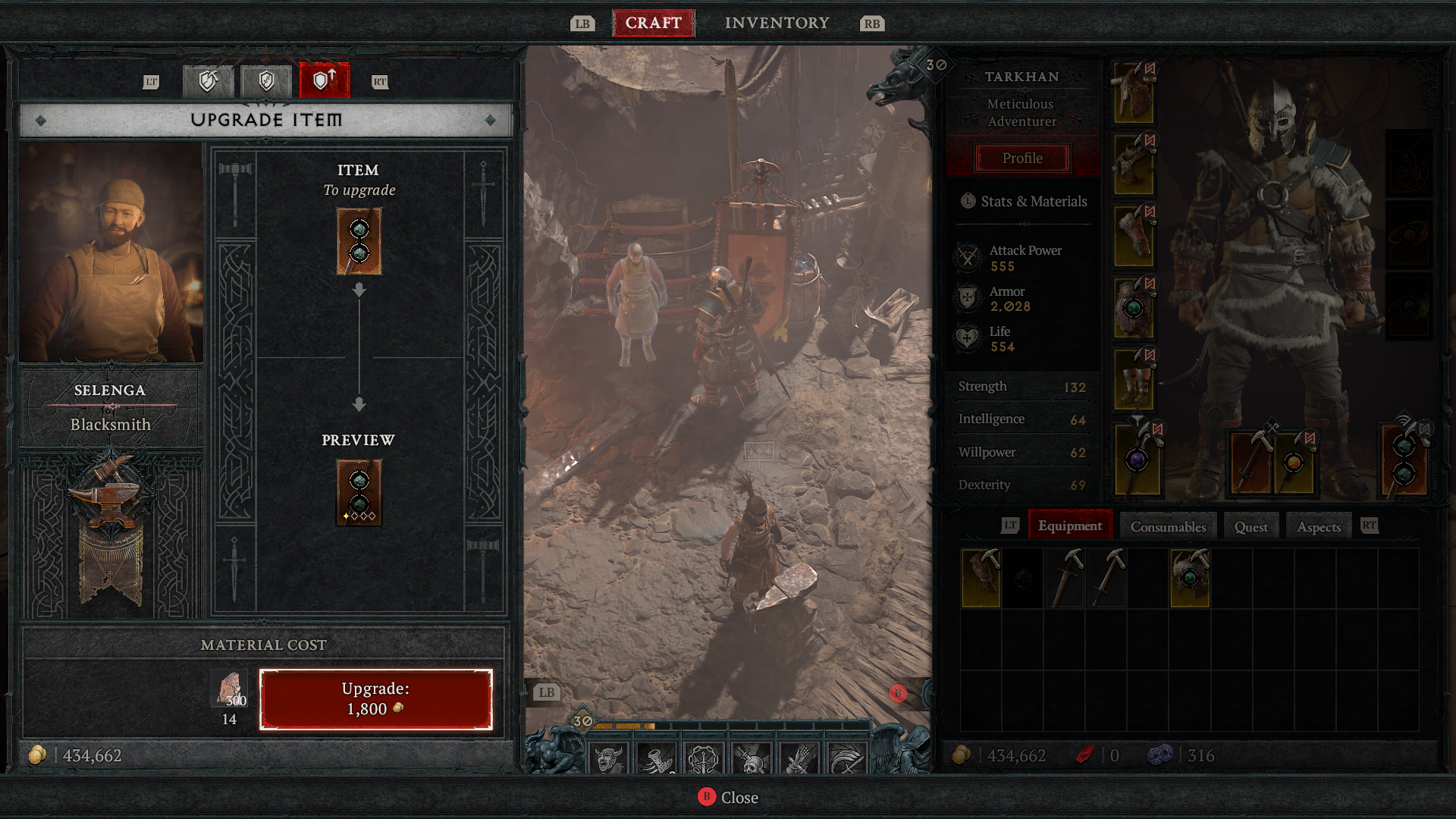
Task: Expand the Stats & Materials section
Action: (1021, 201)
